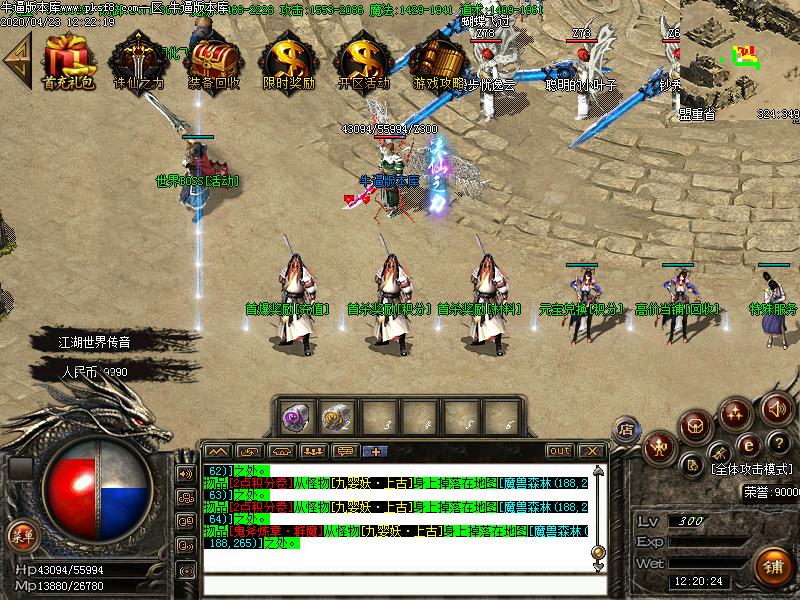Click the chat window's out button
This screenshot has height=600, width=800.
coord(560,451)
